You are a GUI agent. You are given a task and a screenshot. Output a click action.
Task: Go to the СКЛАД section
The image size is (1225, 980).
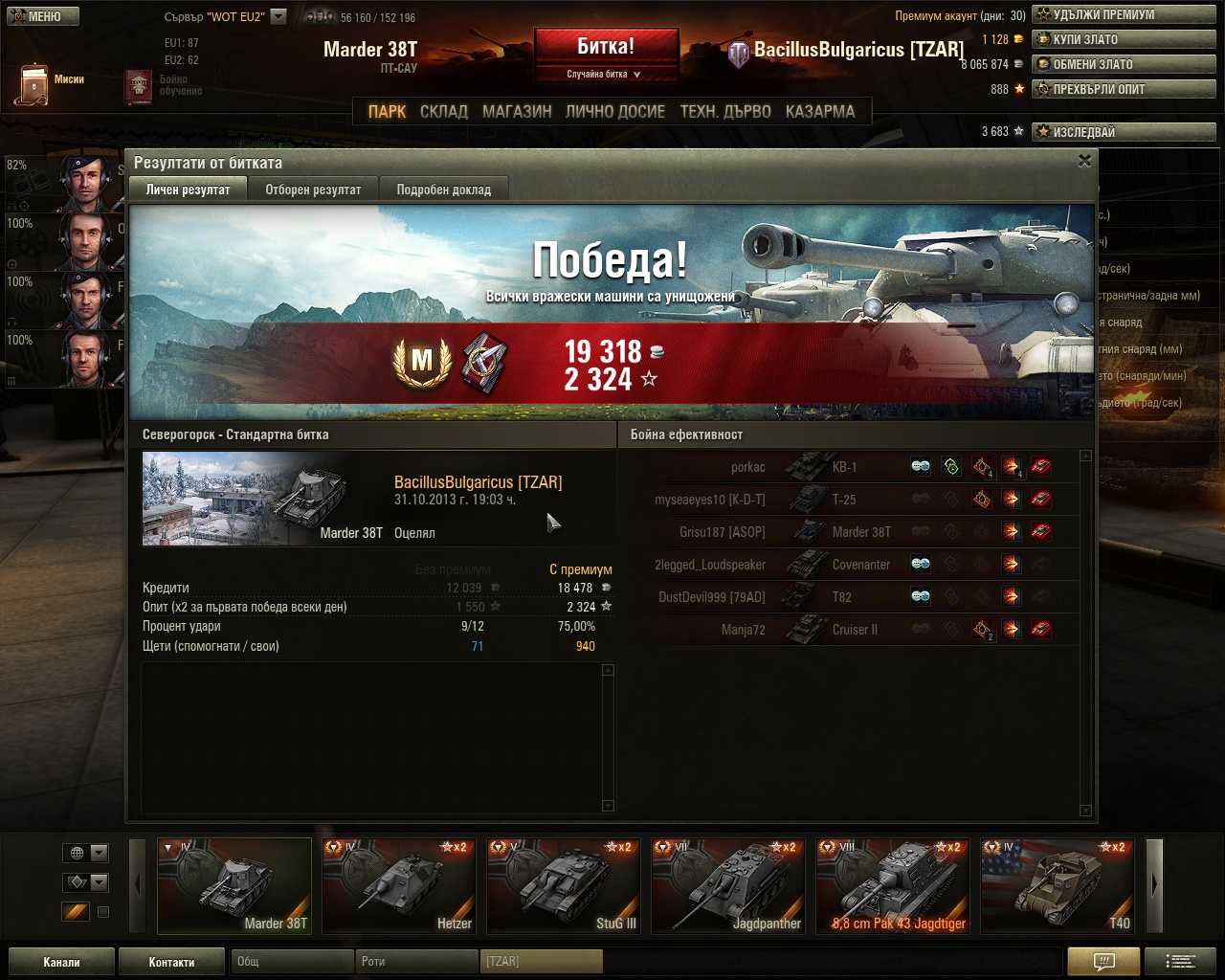pyautogui.click(x=444, y=111)
